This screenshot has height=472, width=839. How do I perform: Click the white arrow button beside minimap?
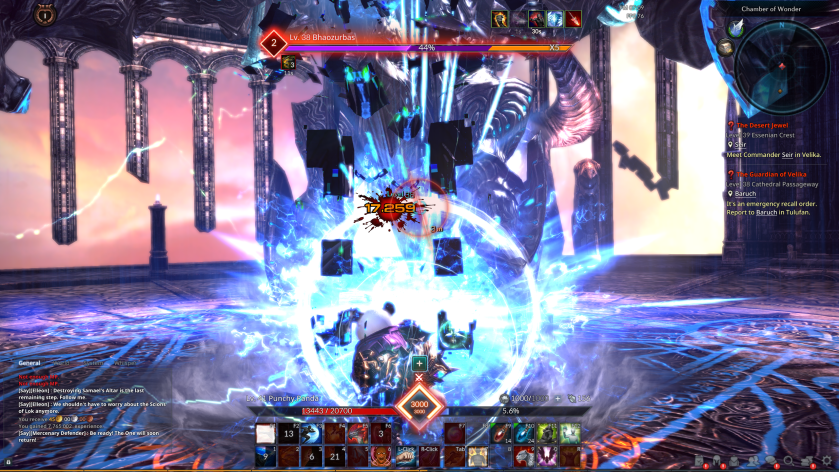click(x=735, y=28)
